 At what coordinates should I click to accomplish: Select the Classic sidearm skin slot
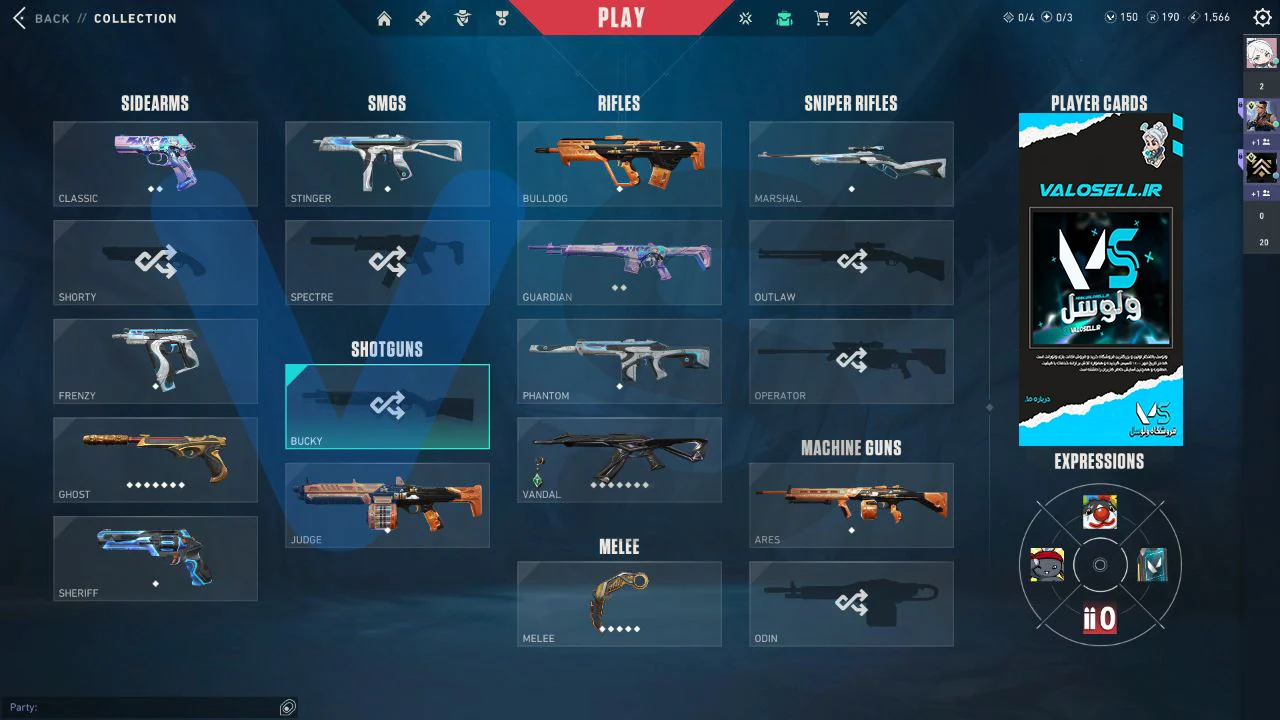(x=155, y=164)
